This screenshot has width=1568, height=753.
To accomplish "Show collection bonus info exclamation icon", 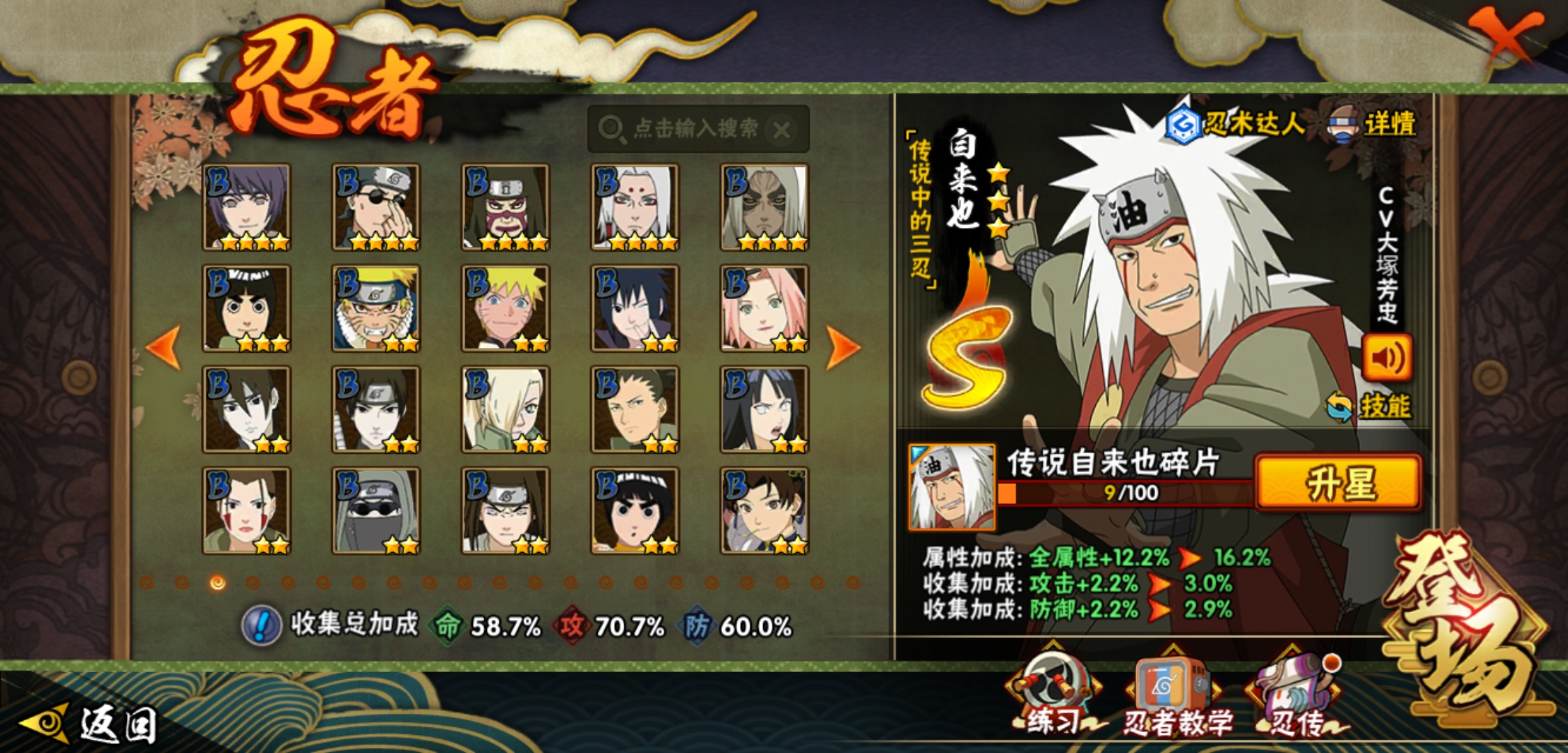I will pos(262,625).
